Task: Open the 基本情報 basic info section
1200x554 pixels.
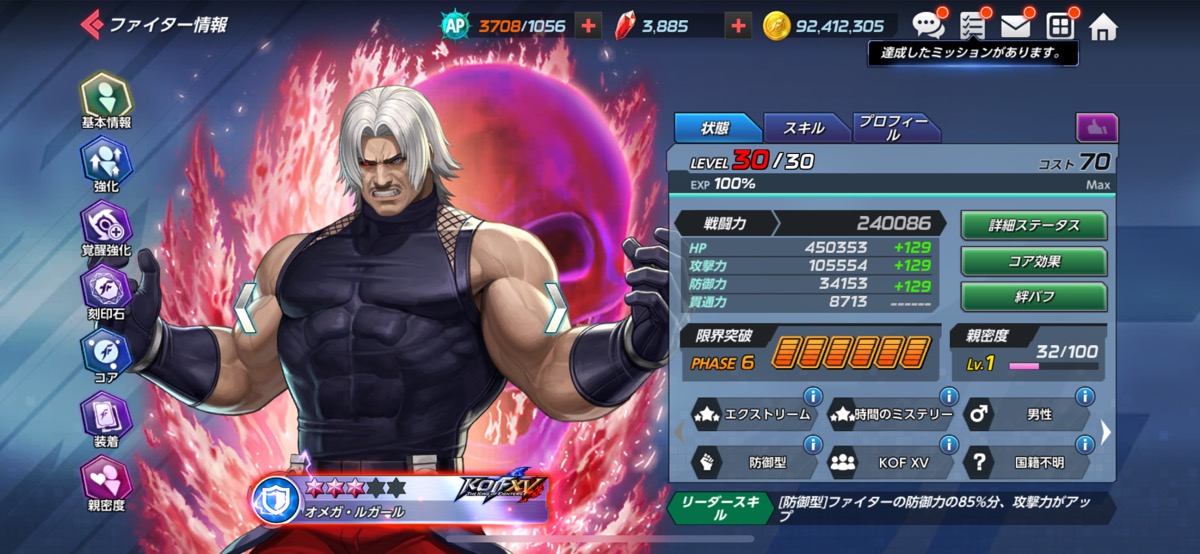Action: [106, 99]
